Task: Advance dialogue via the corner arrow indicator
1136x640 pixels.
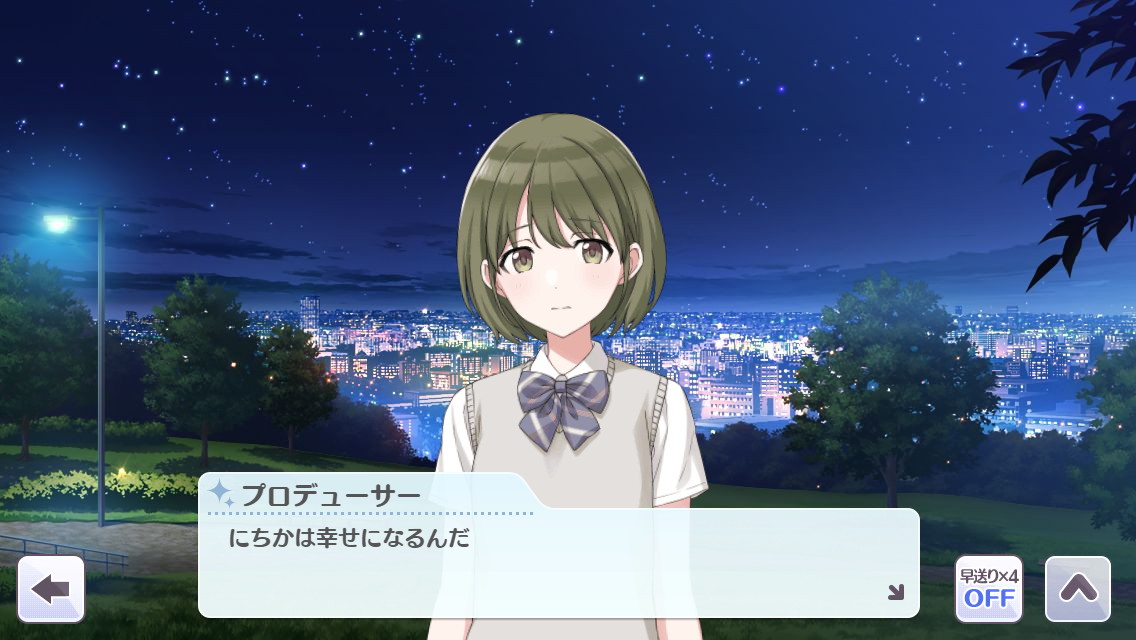Action: [x=895, y=592]
